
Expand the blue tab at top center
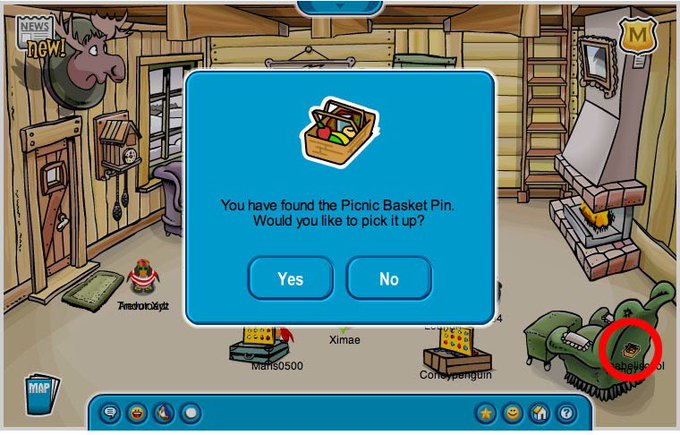pyautogui.click(x=339, y=6)
